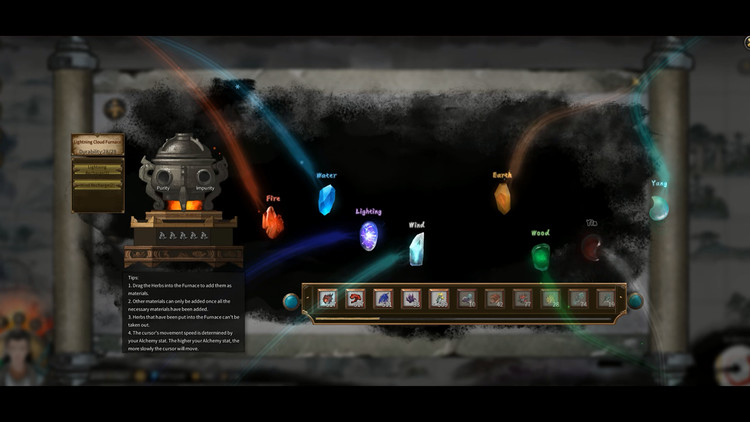
Task: Choose the orange Earth element crystal
Action: click(x=502, y=198)
